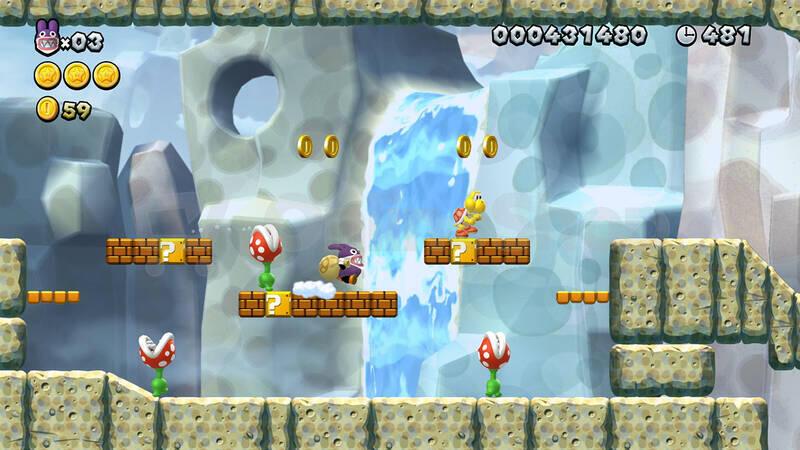Select the gold coin counter icon

pyautogui.click(x=47, y=109)
